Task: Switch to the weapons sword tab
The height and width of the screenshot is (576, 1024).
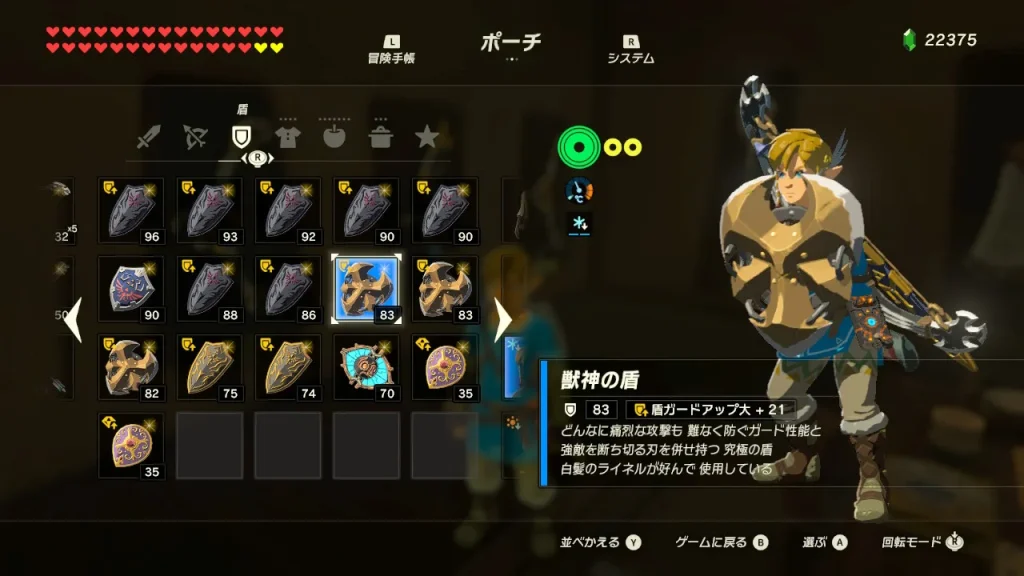Action: click(x=149, y=137)
